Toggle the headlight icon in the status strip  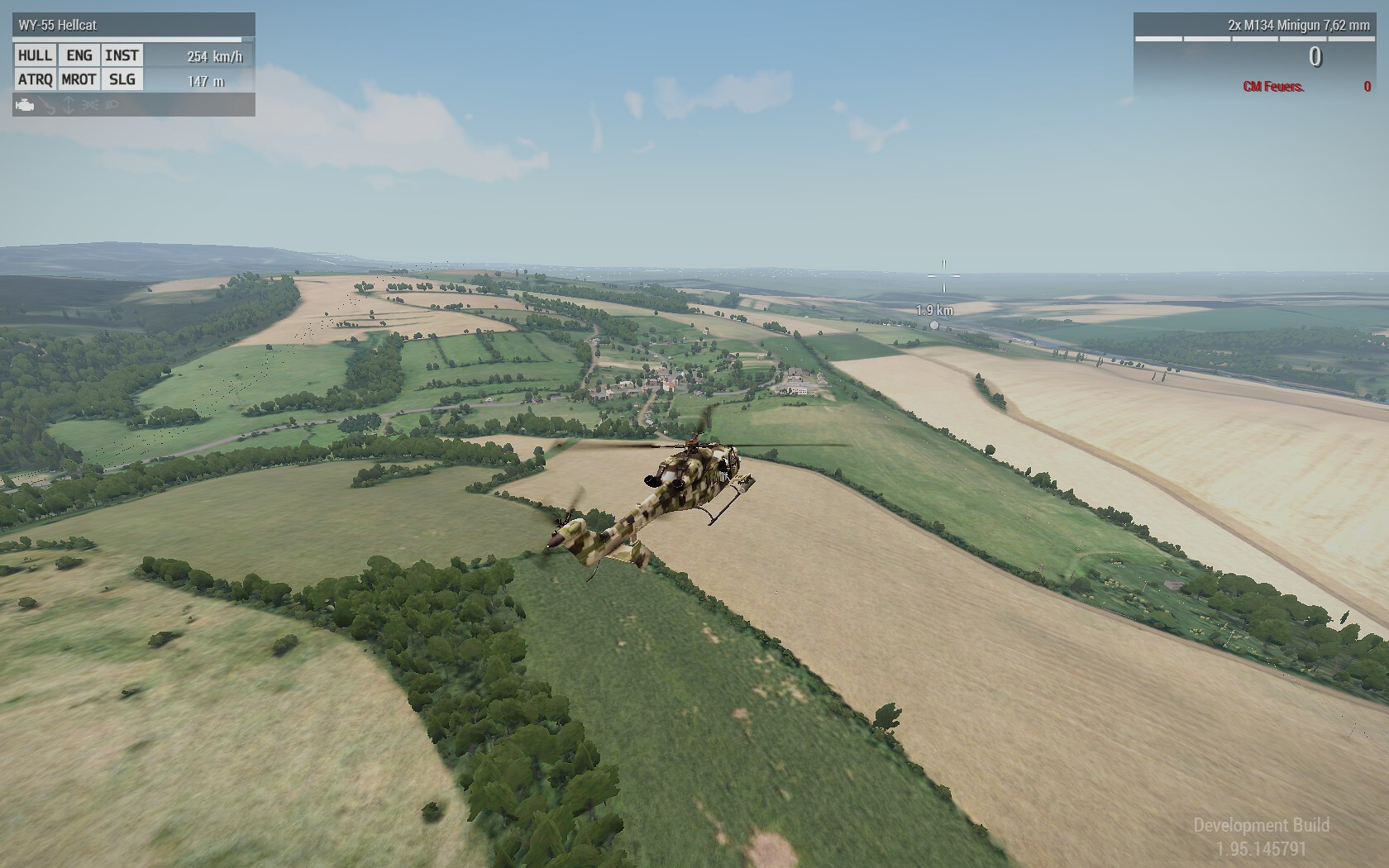coord(112,105)
